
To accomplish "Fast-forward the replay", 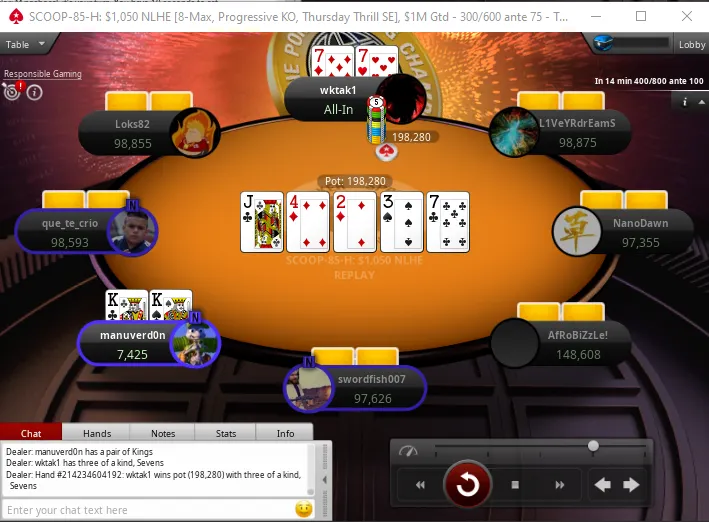I will pos(559,485).
